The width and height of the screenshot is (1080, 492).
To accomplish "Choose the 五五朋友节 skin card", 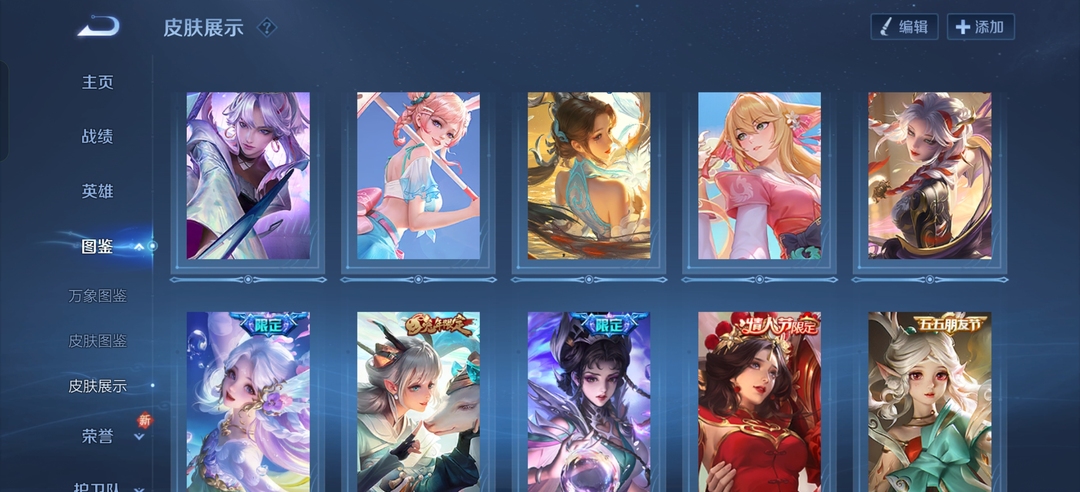I will (930, 402).
